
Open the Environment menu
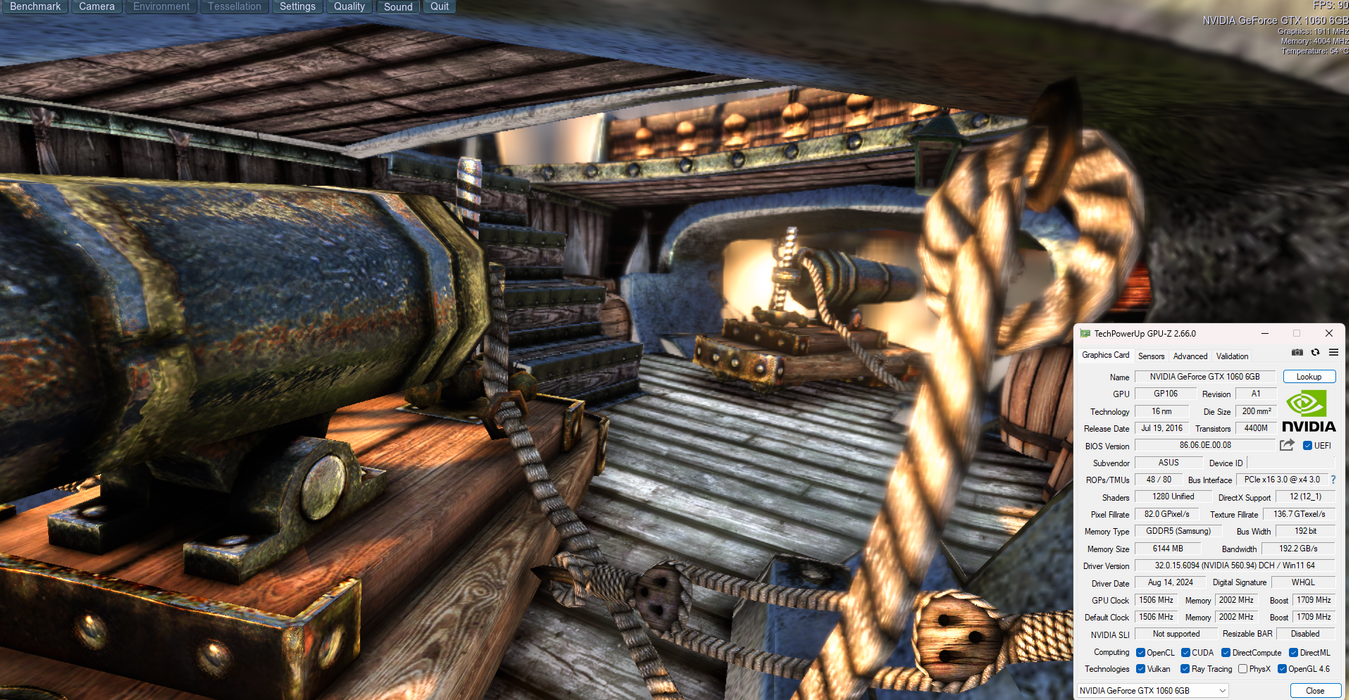(x=161, y=7)
